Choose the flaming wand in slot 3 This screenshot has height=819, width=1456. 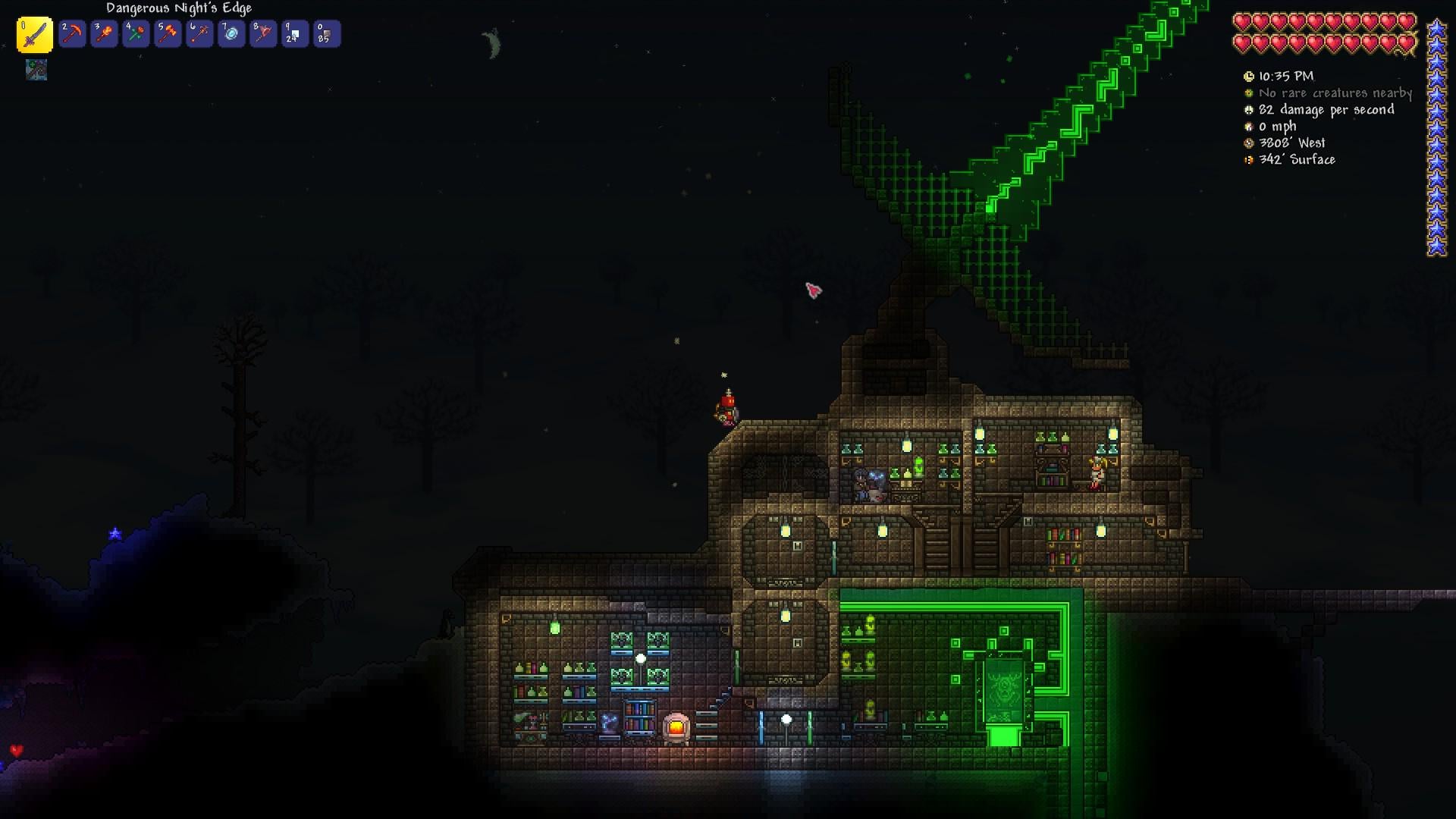coord(104,34)
